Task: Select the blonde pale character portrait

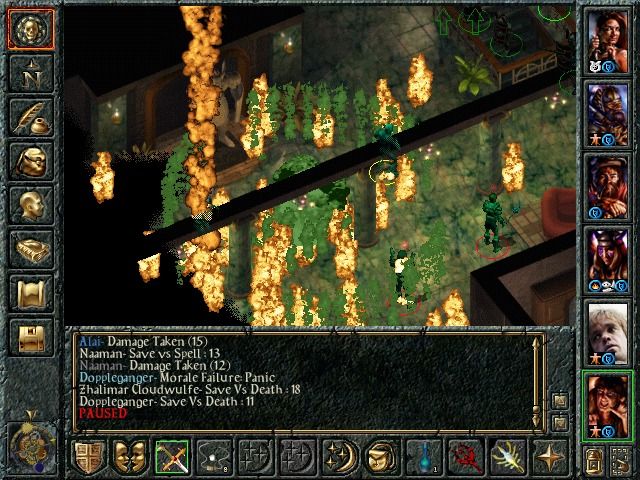Action: pyautogui.click(x=607, y=329)
